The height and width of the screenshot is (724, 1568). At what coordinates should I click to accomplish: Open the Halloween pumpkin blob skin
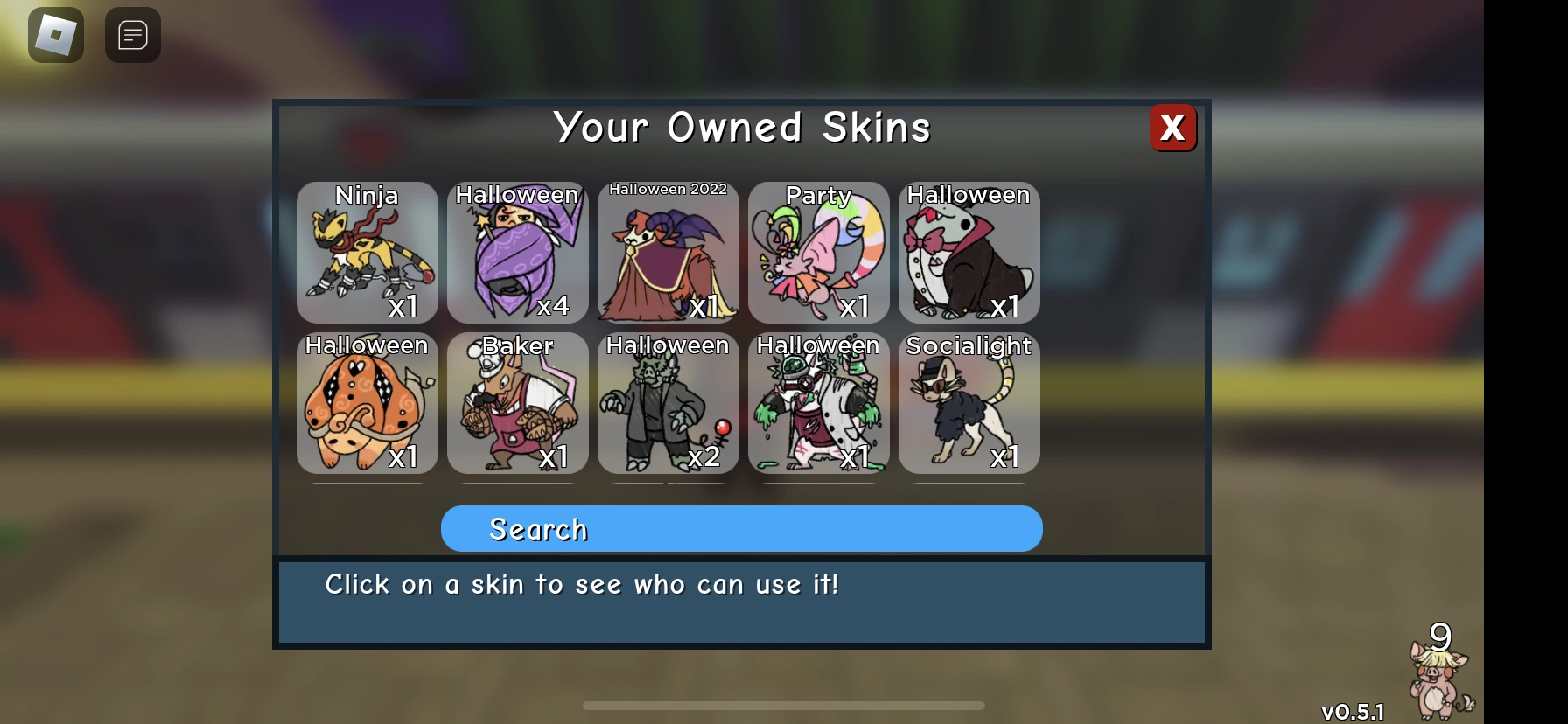367,404
